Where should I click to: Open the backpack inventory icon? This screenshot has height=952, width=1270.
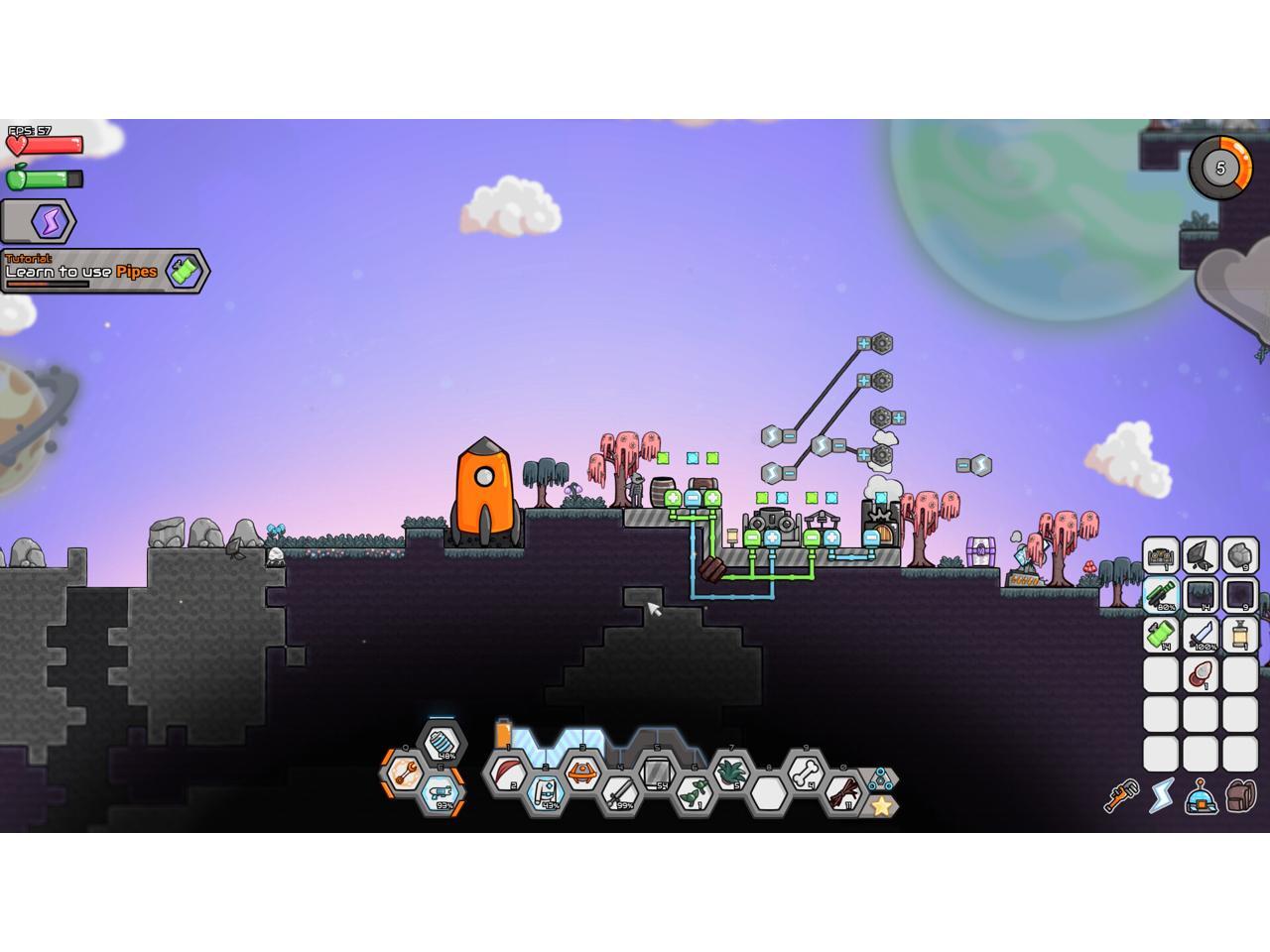(1240, 795)
